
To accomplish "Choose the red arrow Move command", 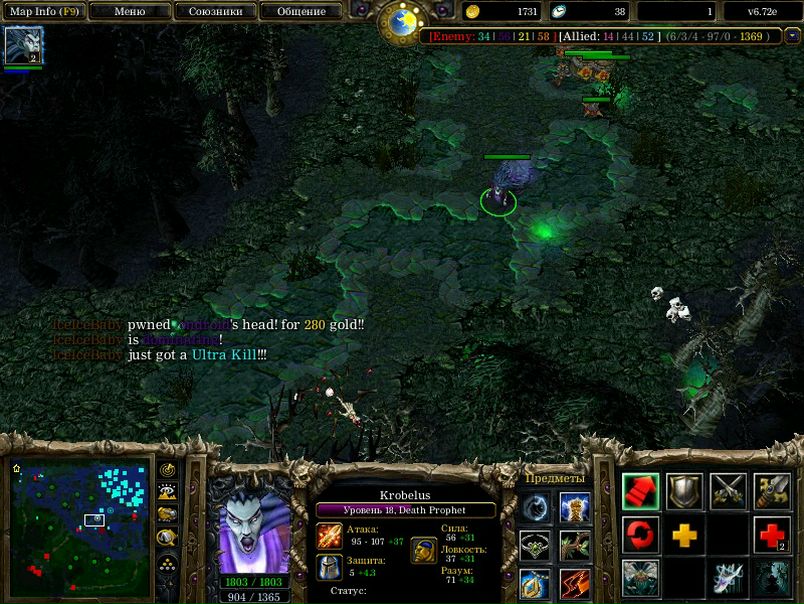I will coord(640,491).
